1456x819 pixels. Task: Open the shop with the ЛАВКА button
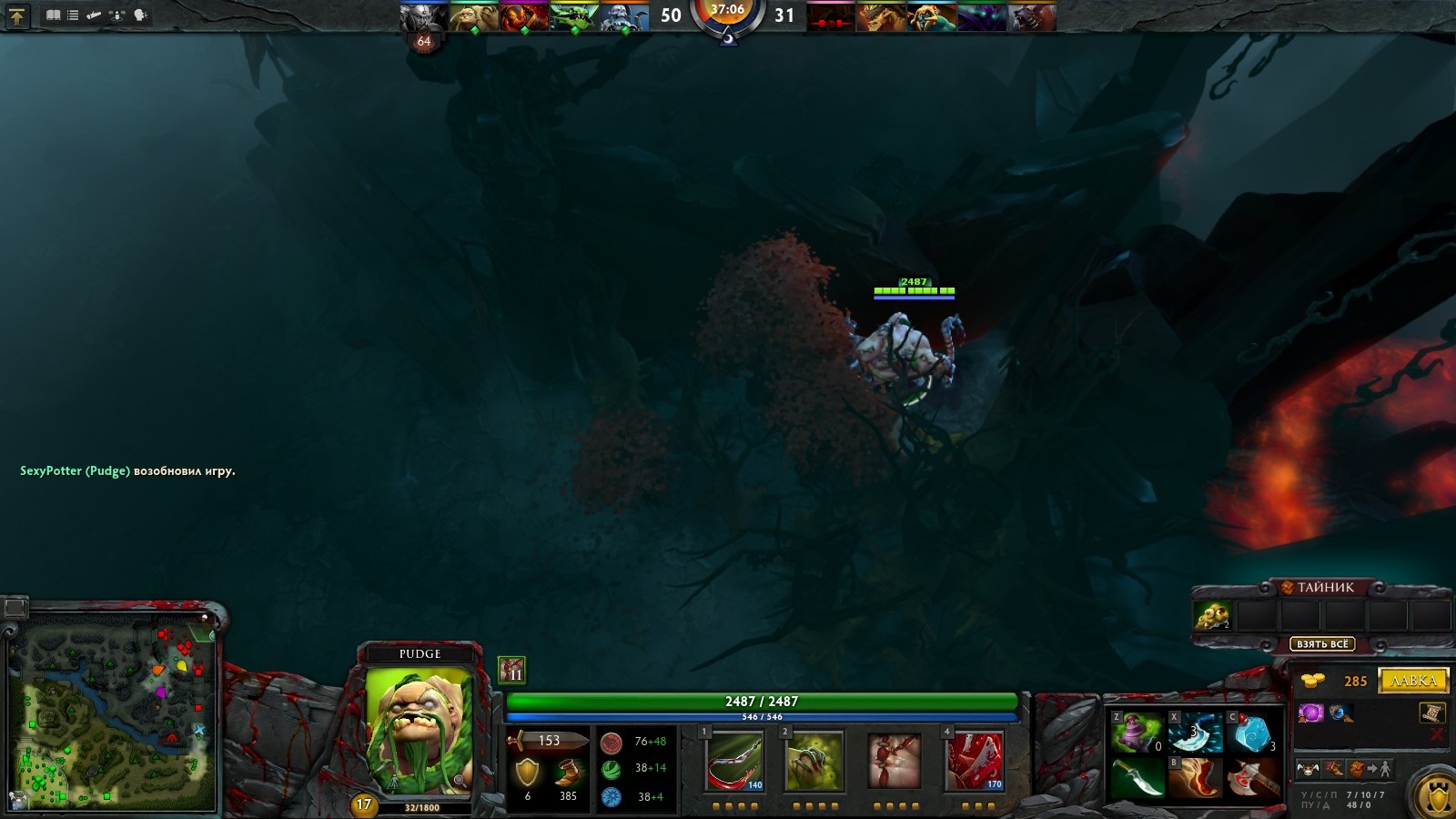[x=1413, y=681]
